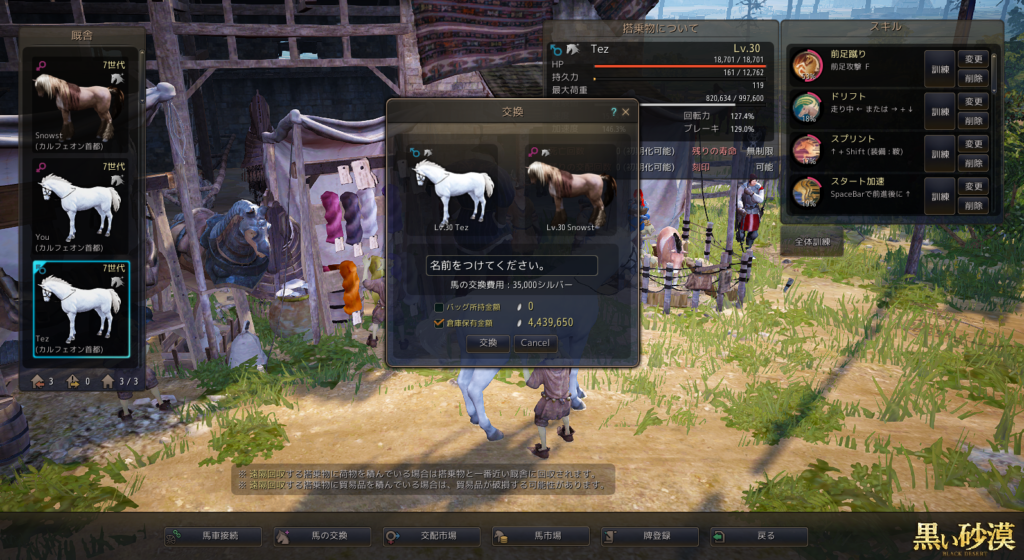
Task: Train the スタート加速 skill
Action: [x=939, y=196]
